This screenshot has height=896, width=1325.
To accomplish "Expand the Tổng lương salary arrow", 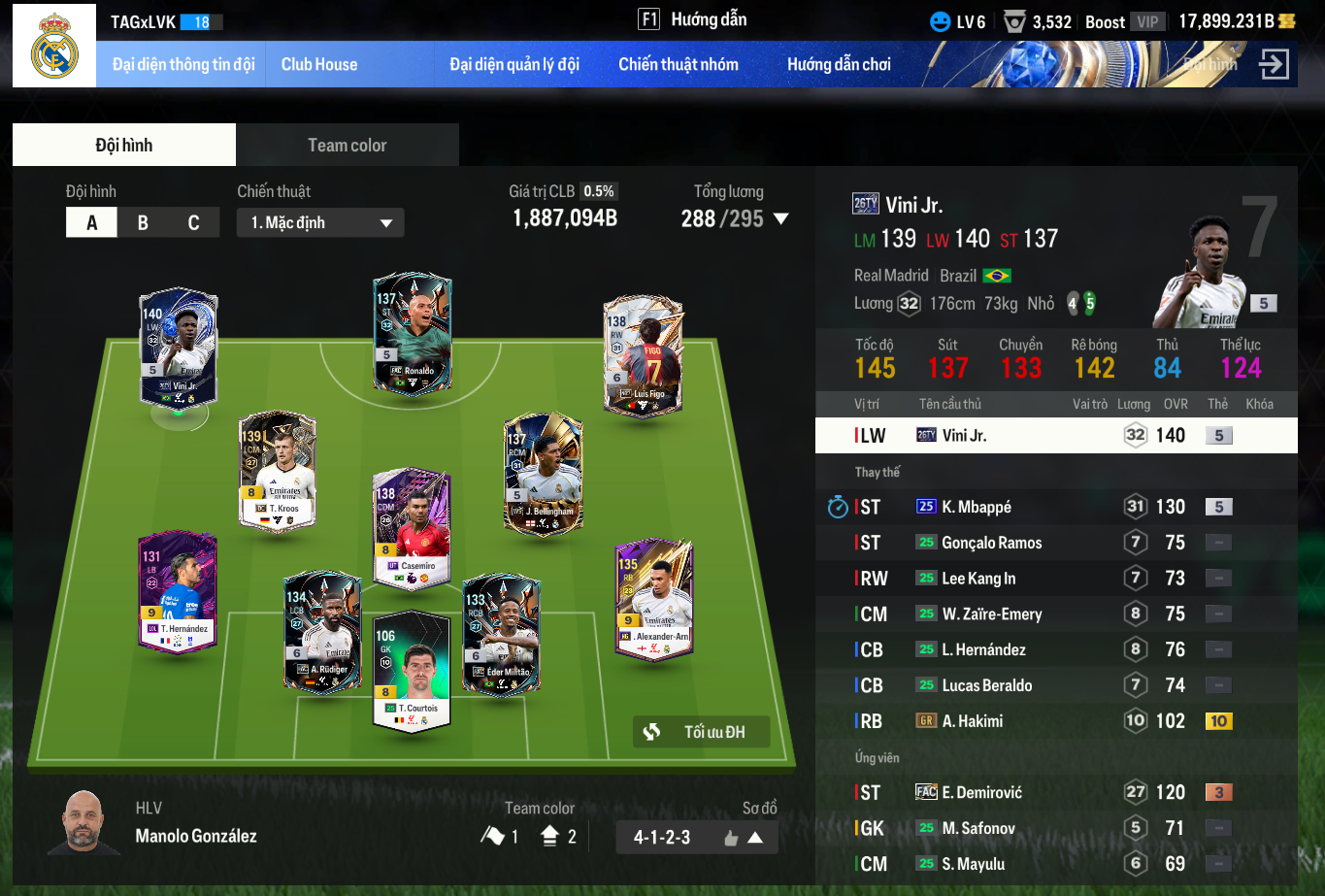I will coord(779,219).
